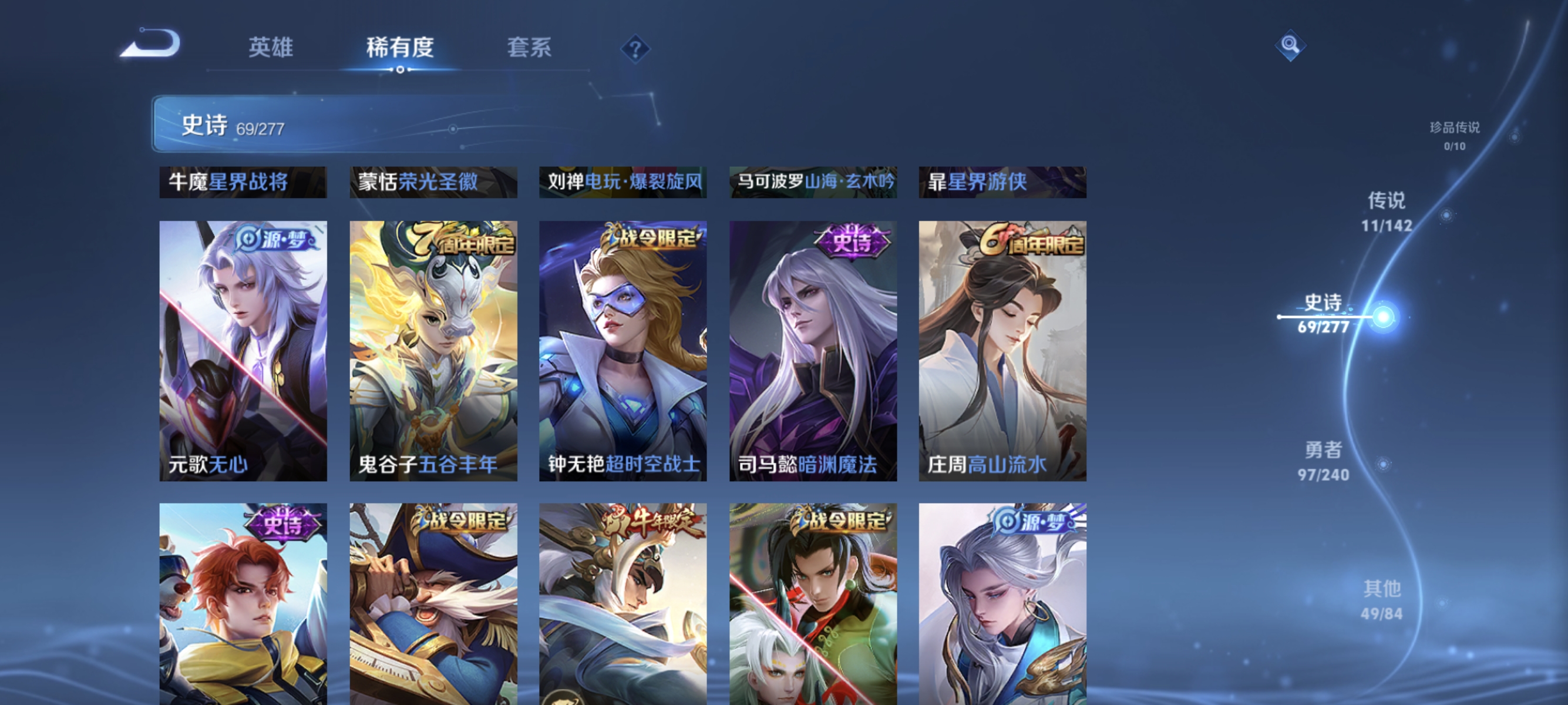Viewport: 1568px width, 705px height.
Task: Switch to the 英雄 tab
Action: [x=272, y=49]
